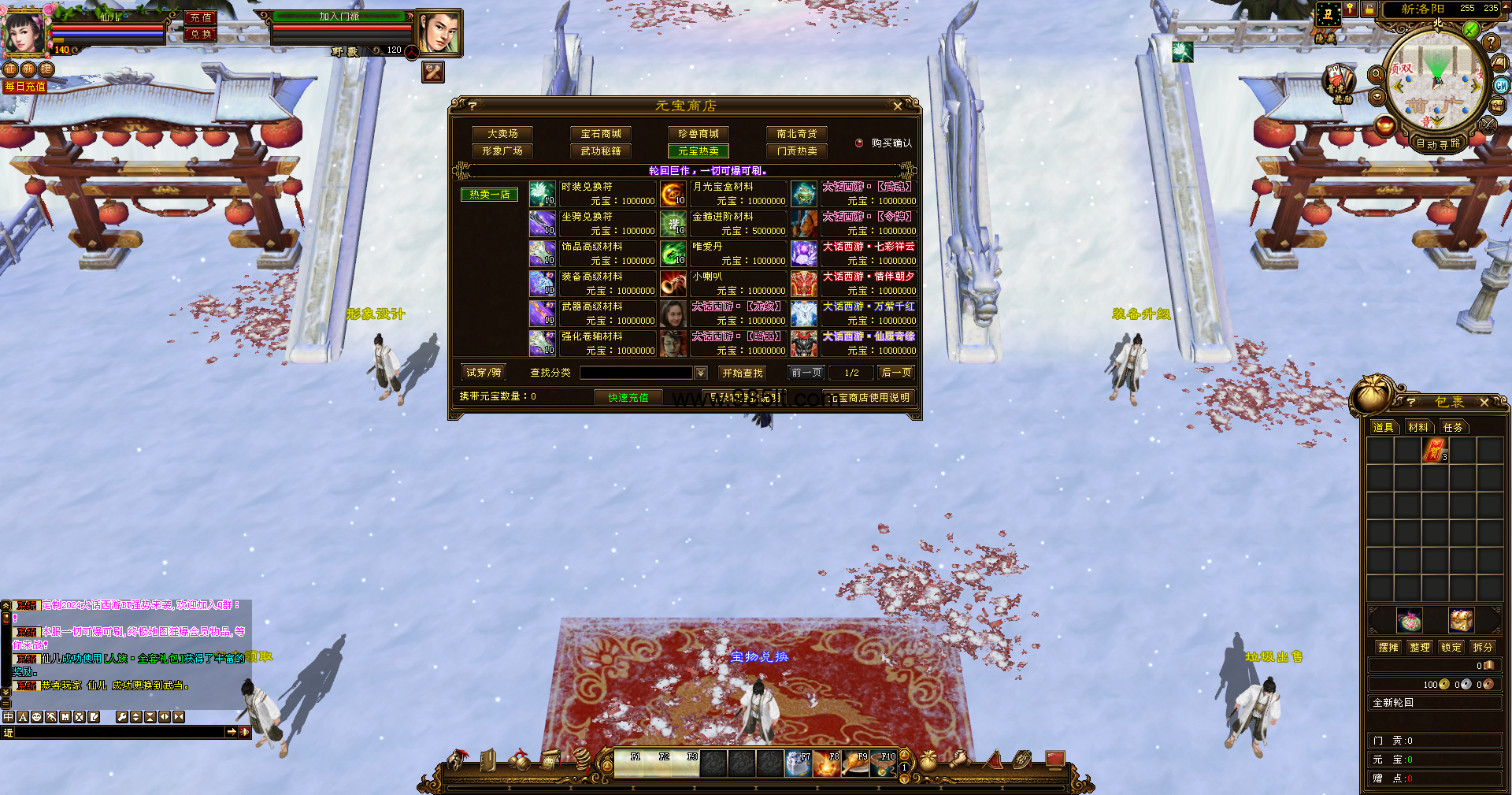
Task: Click the GM button beside the minimap
Action: (1501, 86)
